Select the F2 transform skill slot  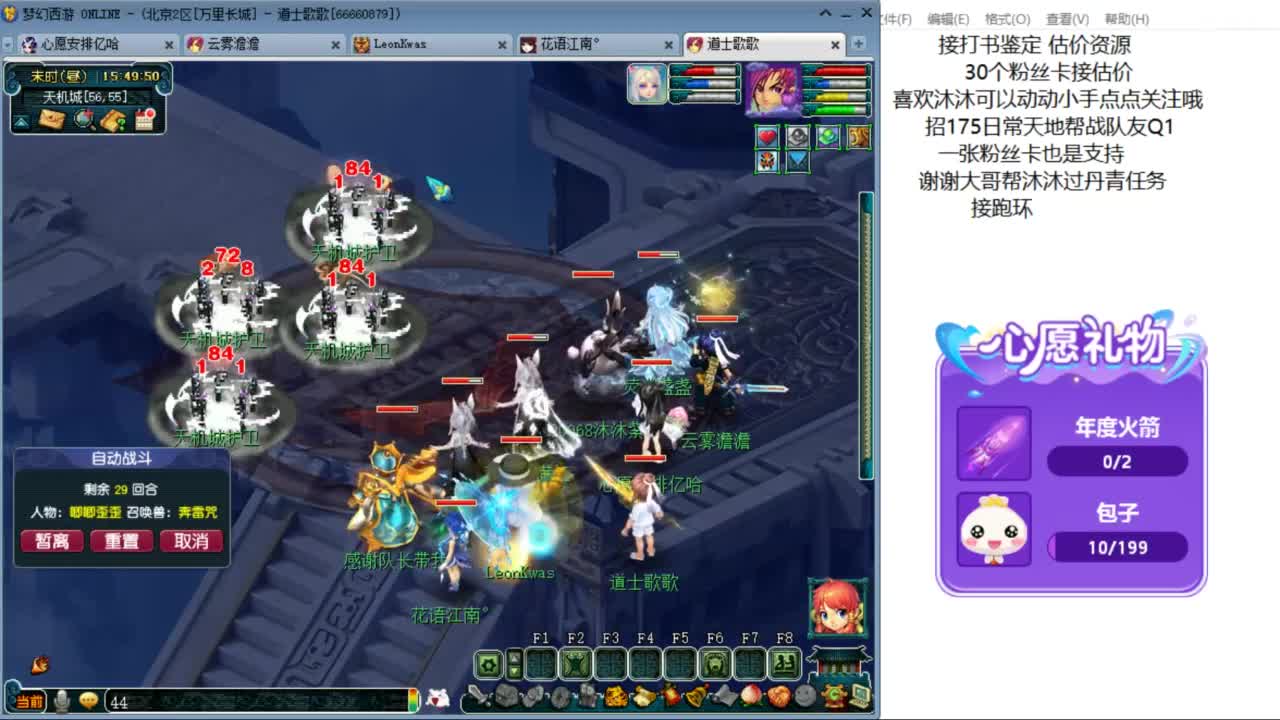(575, 661)
